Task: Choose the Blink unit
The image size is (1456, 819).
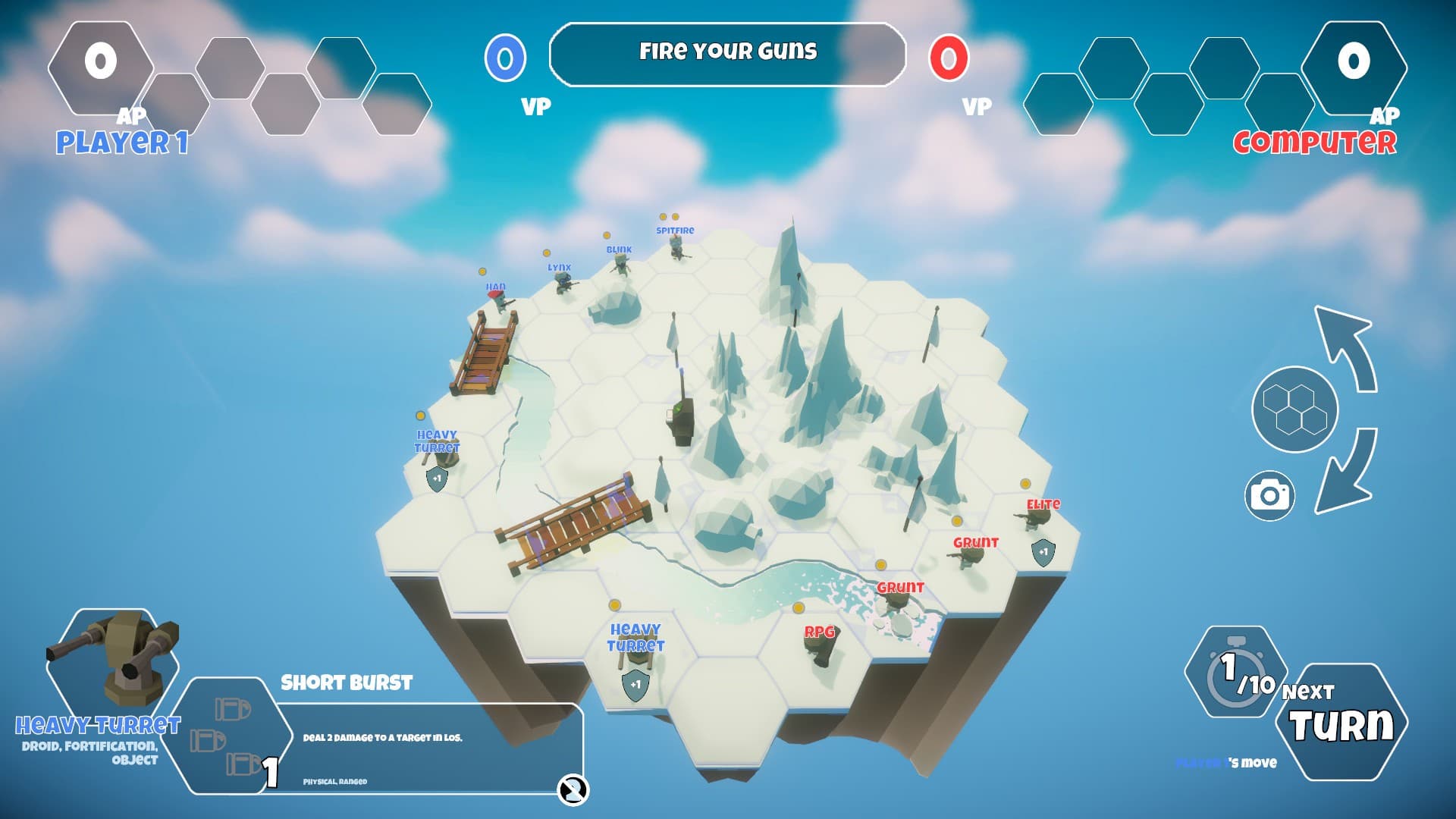Action: coord(621,265)
